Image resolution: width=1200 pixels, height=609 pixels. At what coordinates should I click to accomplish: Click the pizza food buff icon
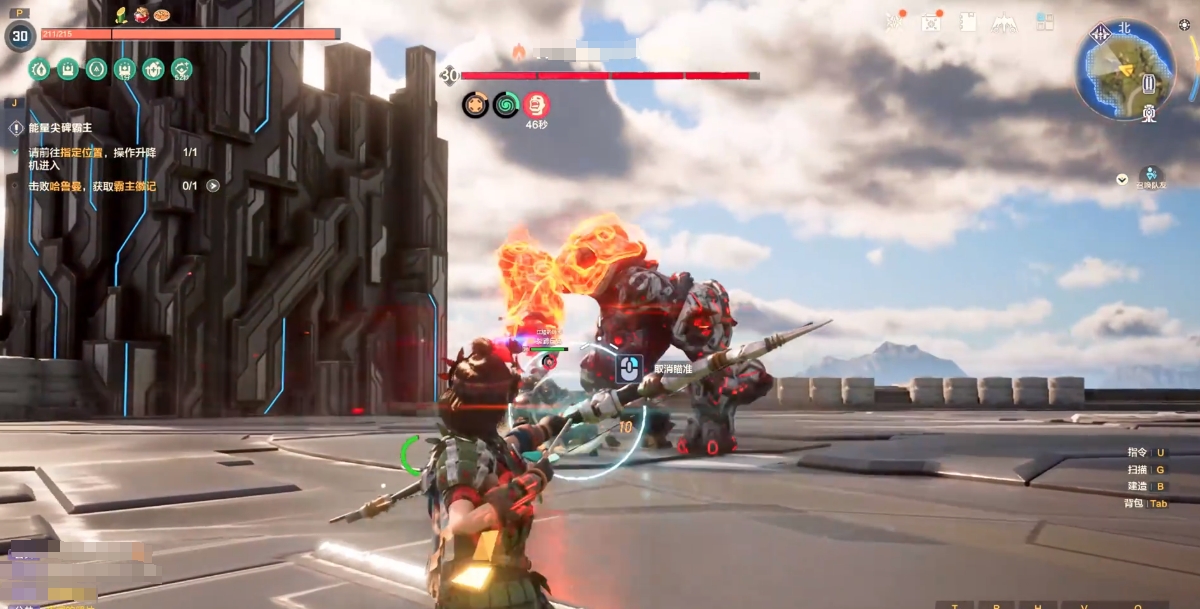[x=162, y=15]
